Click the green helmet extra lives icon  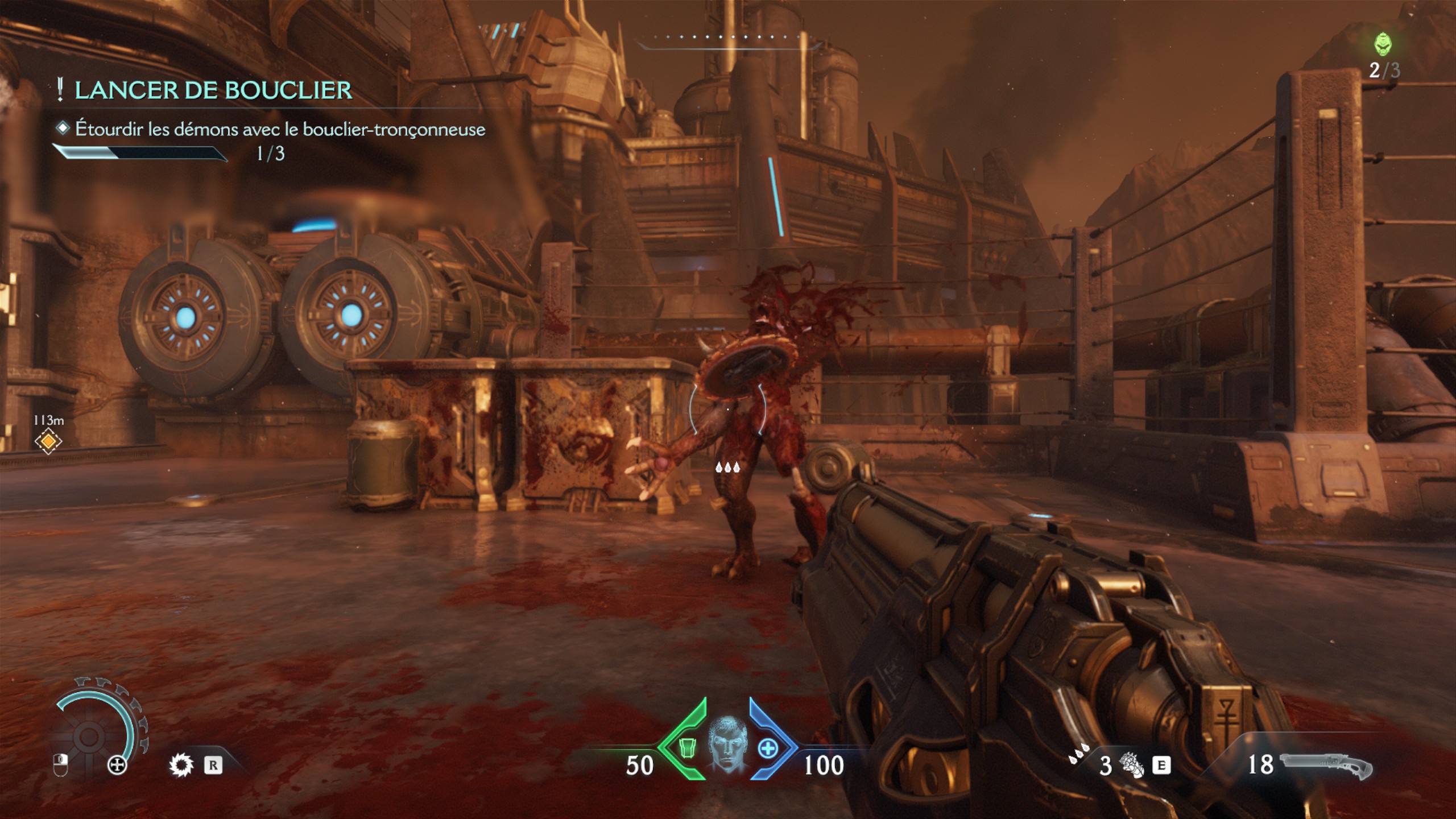tap(1383, 44)
